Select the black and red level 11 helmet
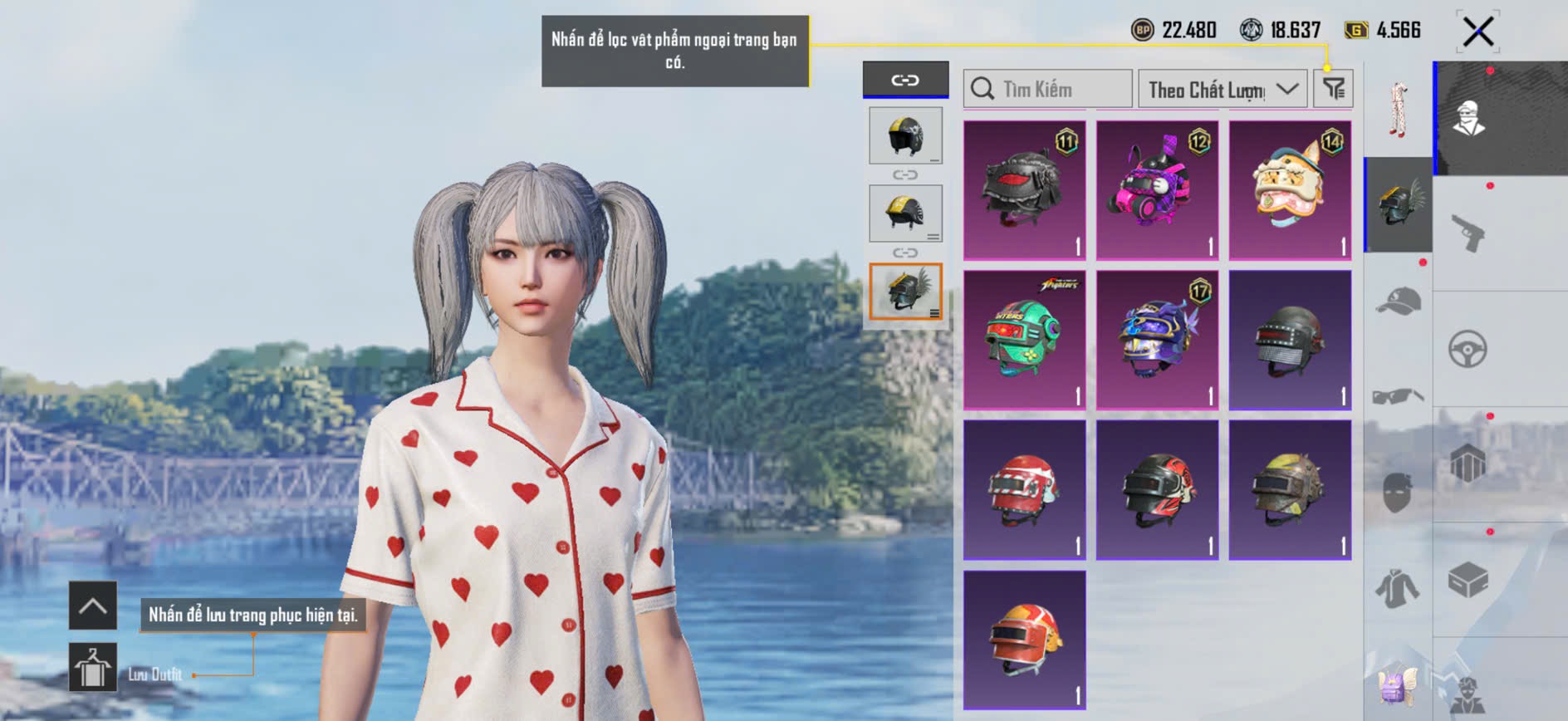 pos(1024,190)
